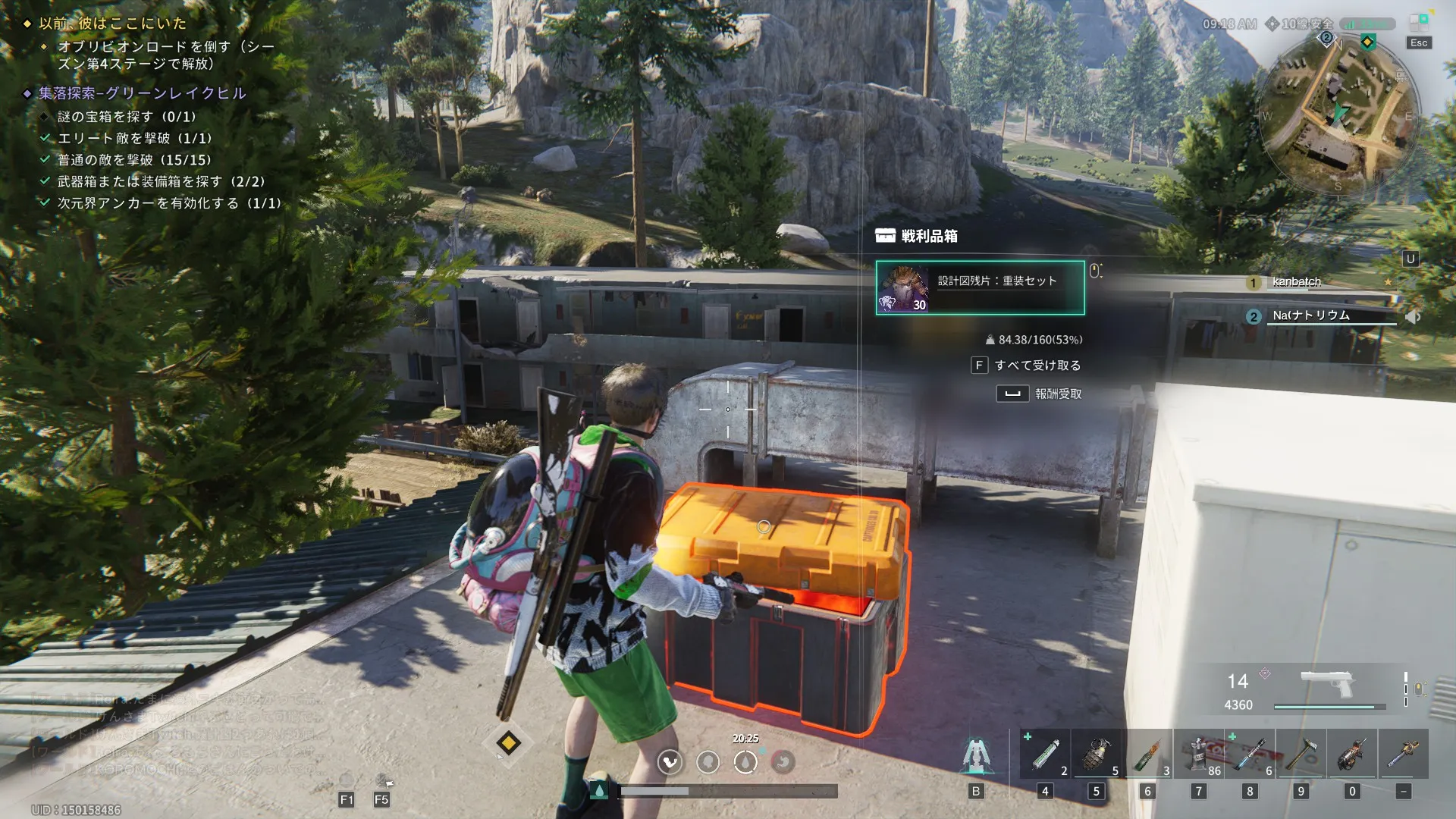Use the syringe item in hotbar slot 4
This screenshot has height=819, width=1456.
1045,755
